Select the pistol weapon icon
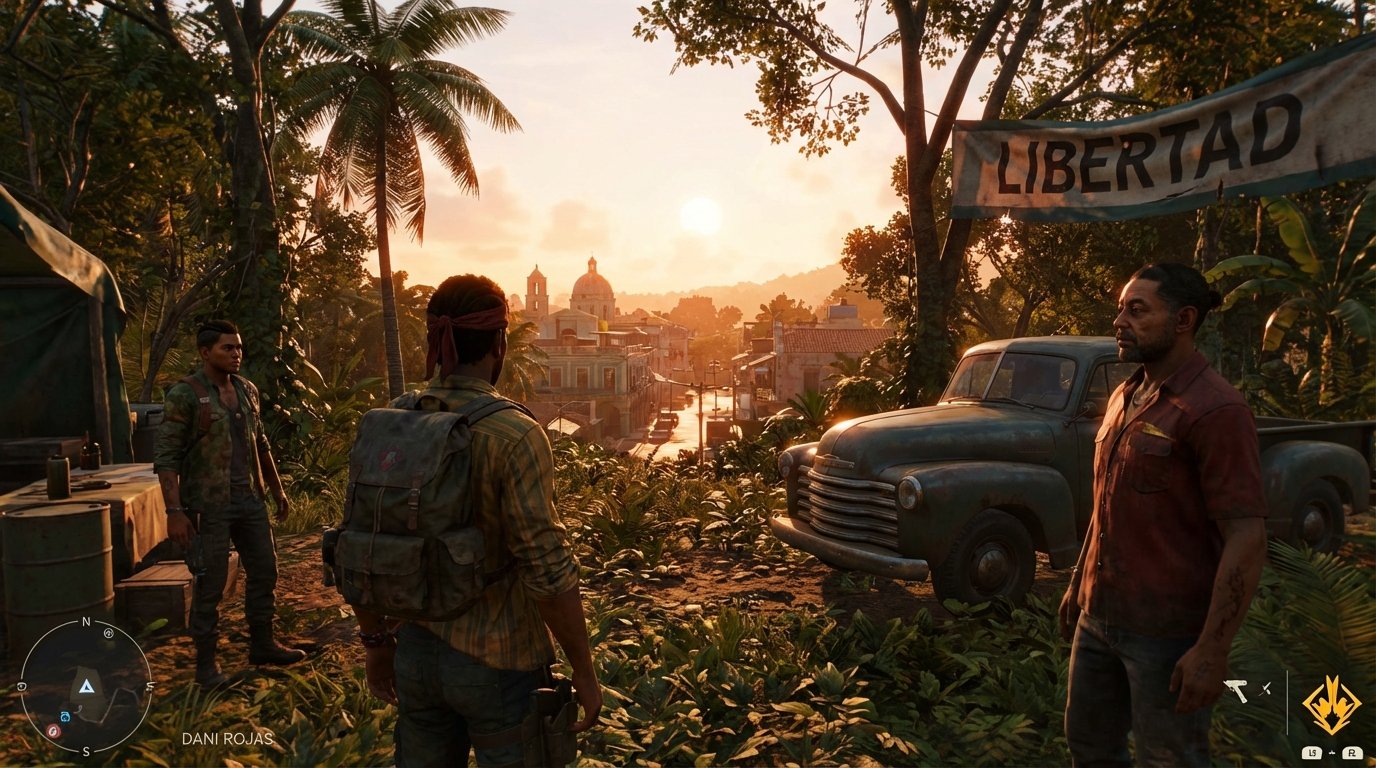This screenshot has height=768, width=1376. click(x=1236, y=691)
